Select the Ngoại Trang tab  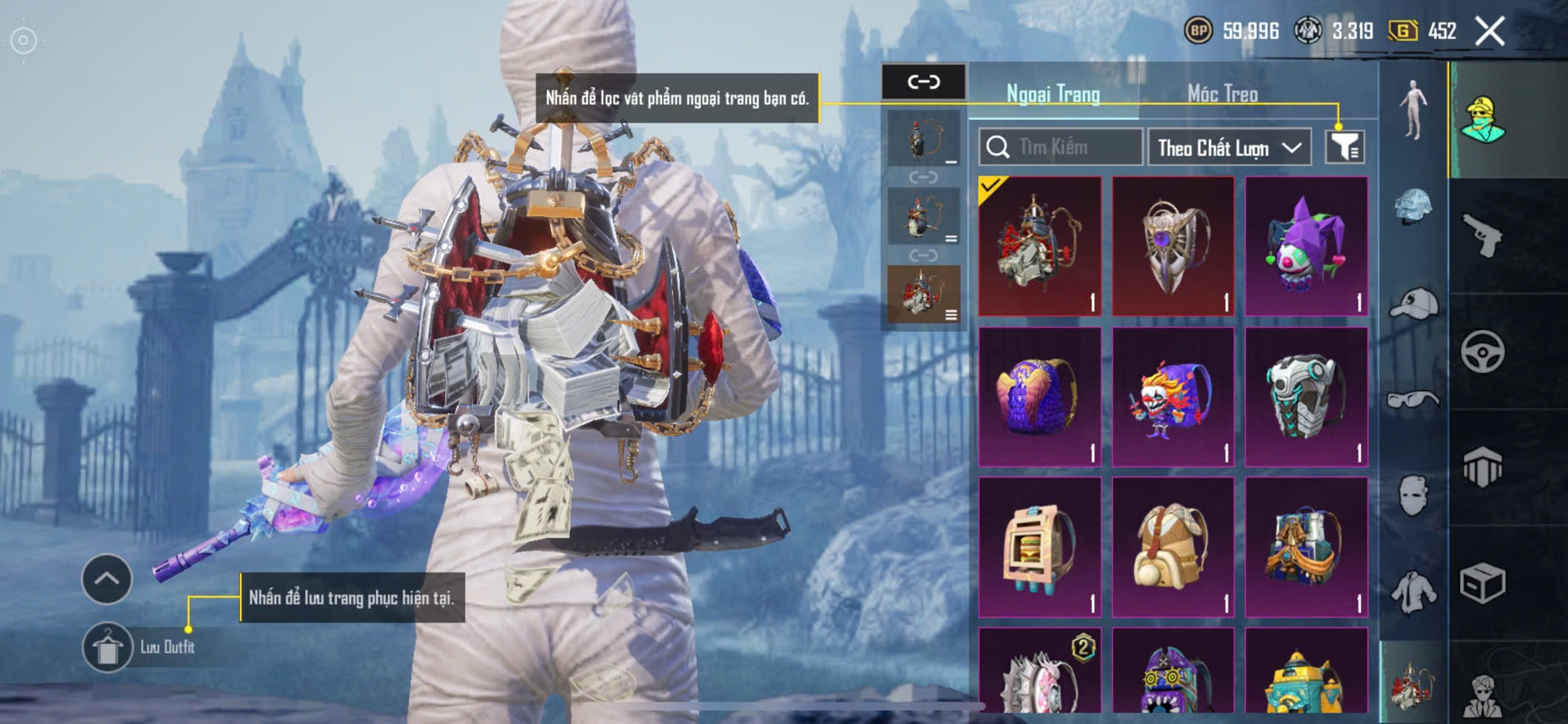tap(1053, 94)
